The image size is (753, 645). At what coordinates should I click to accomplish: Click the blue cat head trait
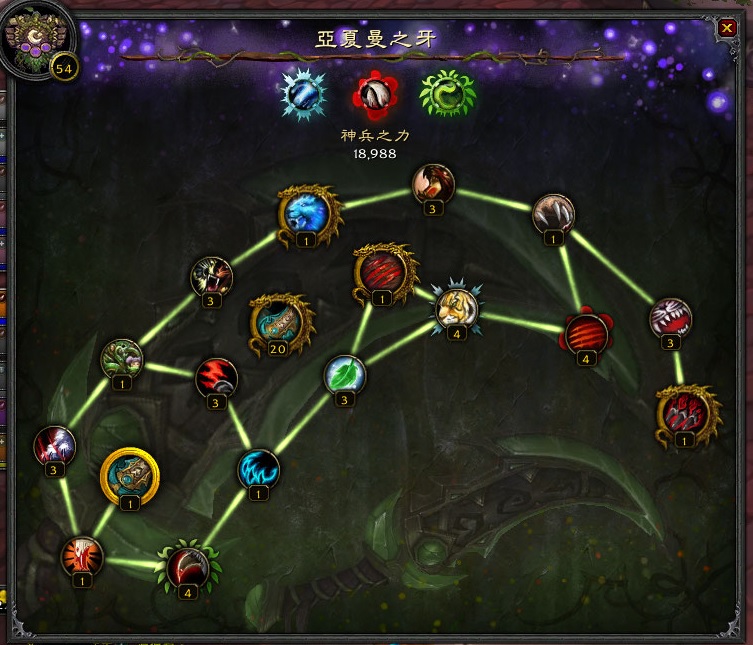click(x=306, y=212)
